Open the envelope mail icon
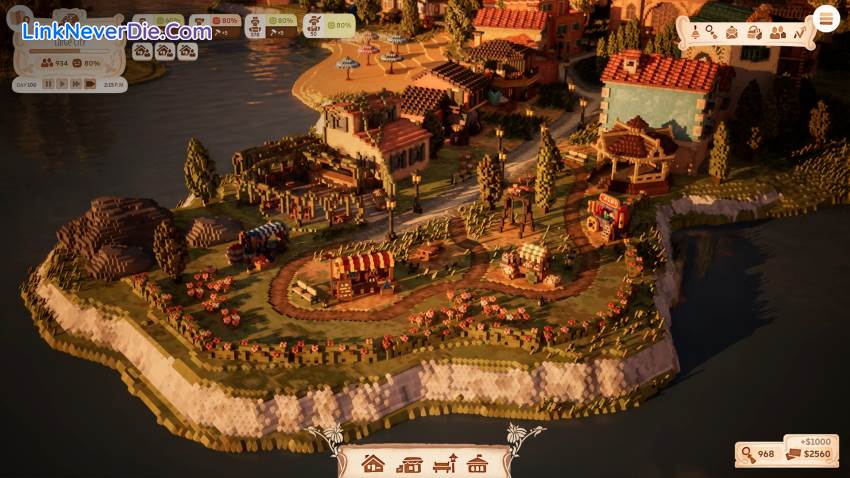 (x=732, y=32)
